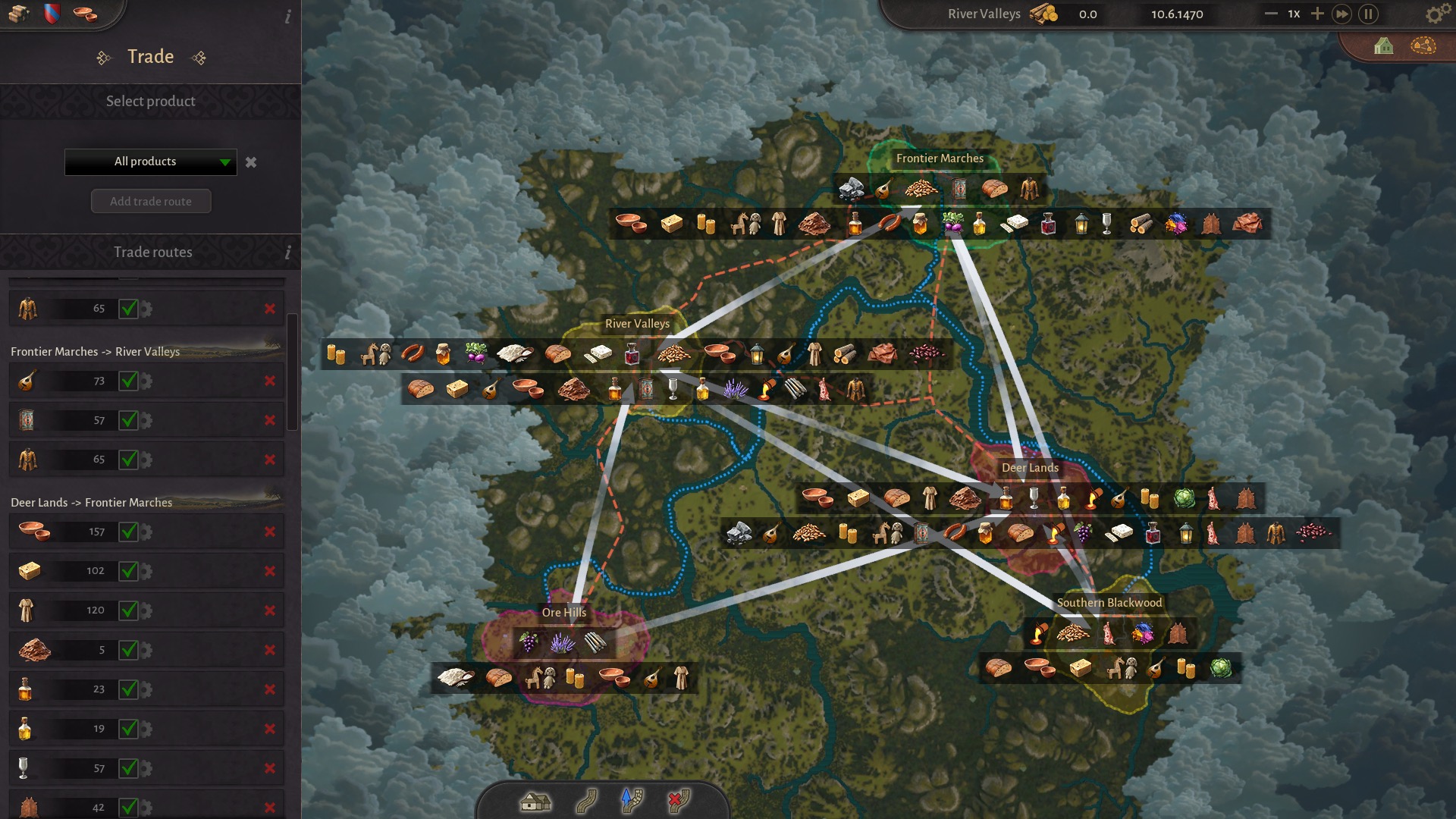
Task: Choose the upgrade road tool
Action: (632, 801)
